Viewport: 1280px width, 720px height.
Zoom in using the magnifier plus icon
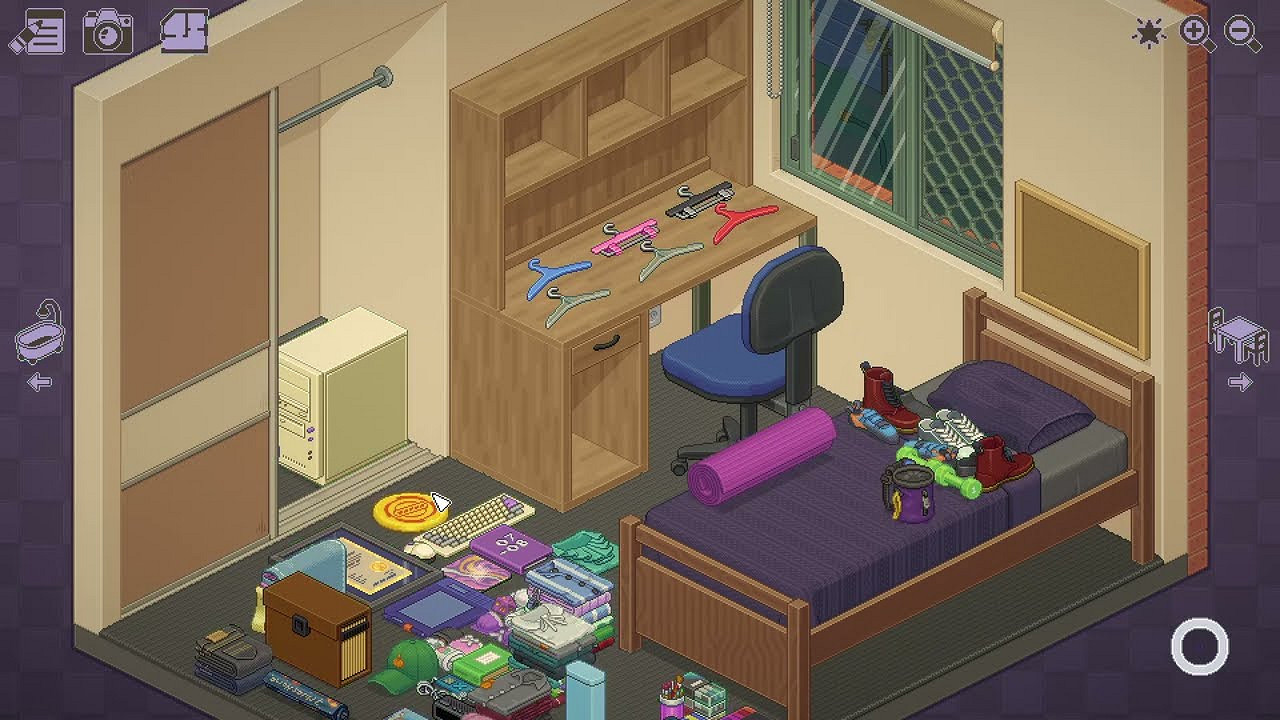click(x=1196, y=31)
